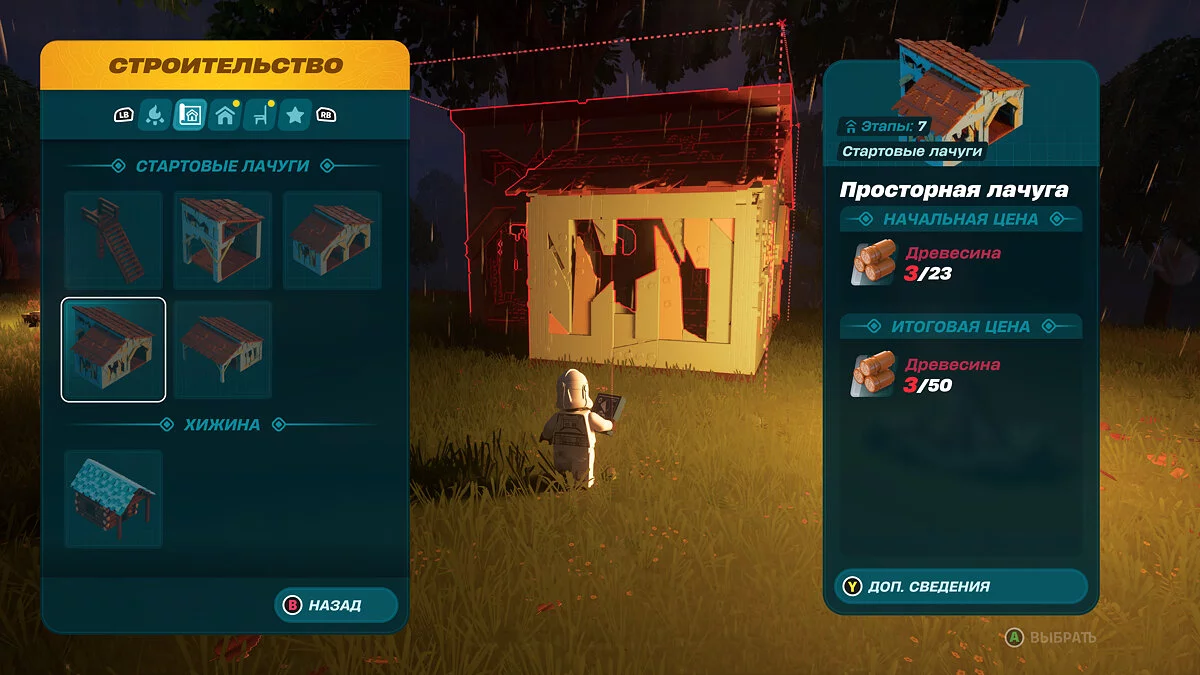Select the highlighted spacious shack tile
The image size is (1200, 675).
114,349
